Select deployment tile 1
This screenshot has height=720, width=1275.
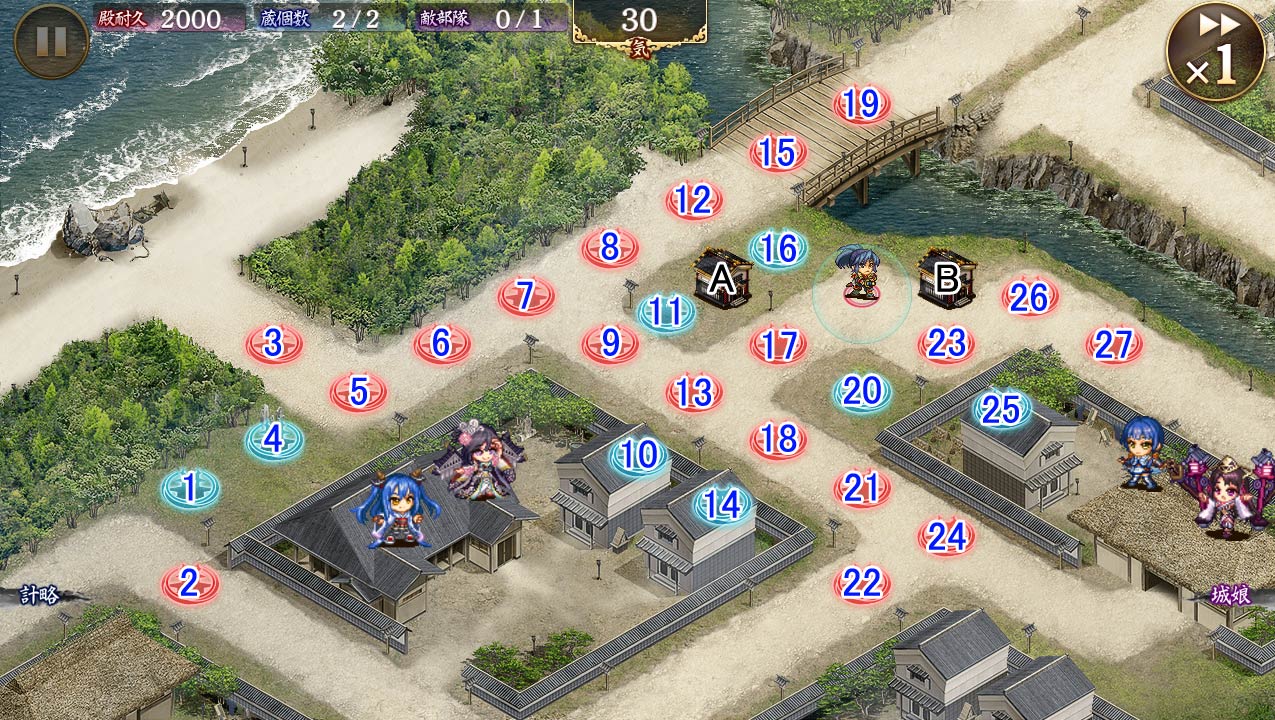click(190, 489)
